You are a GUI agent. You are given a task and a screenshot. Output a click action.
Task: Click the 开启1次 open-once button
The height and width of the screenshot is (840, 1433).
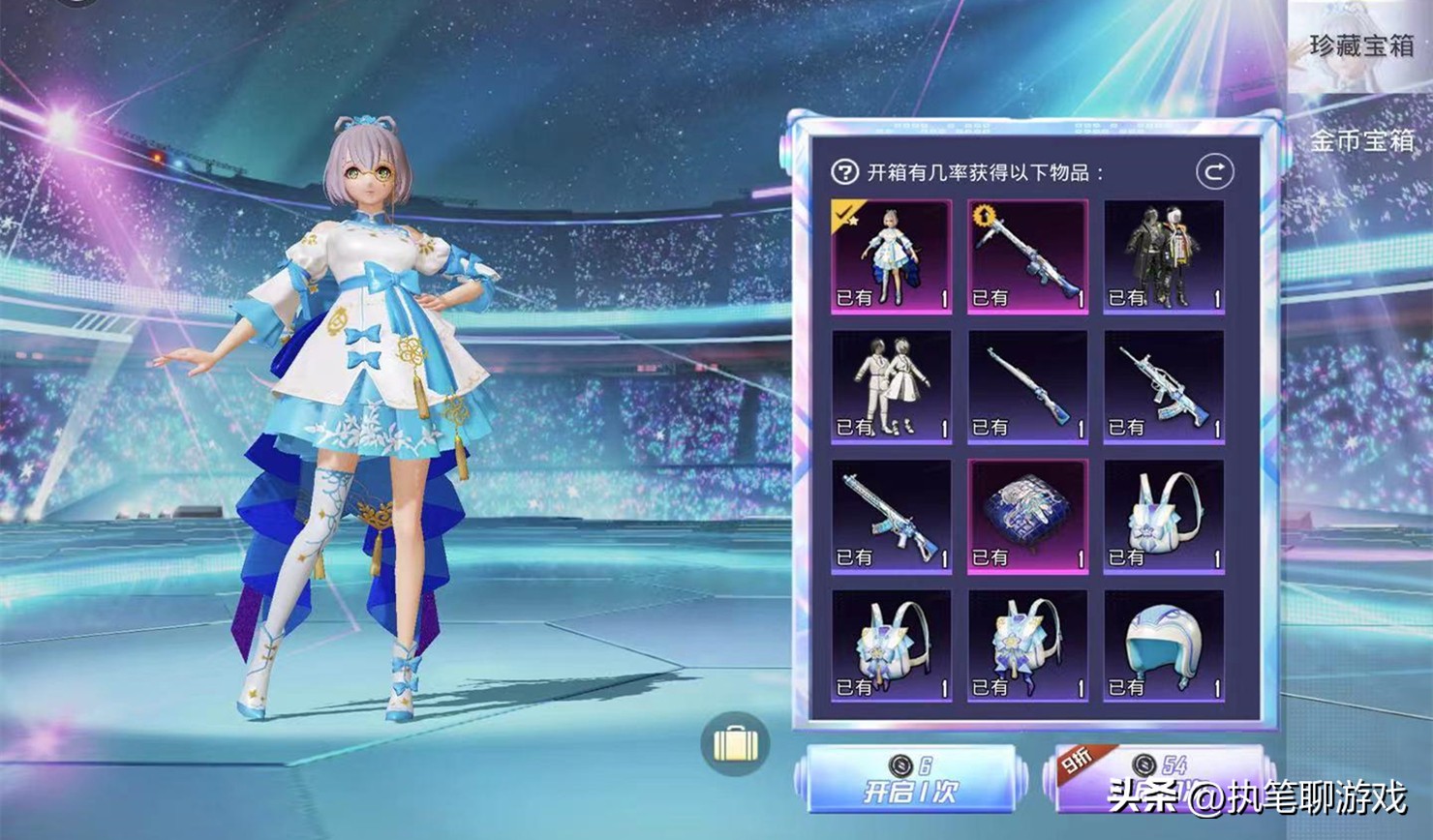pos(910,780)
